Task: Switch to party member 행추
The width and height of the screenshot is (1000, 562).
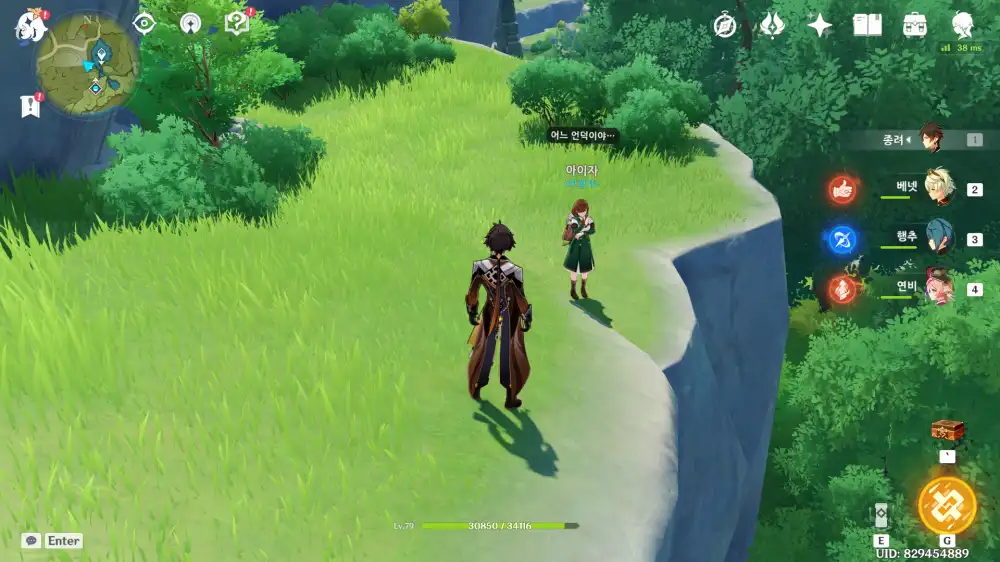Action: click(939, 238)
